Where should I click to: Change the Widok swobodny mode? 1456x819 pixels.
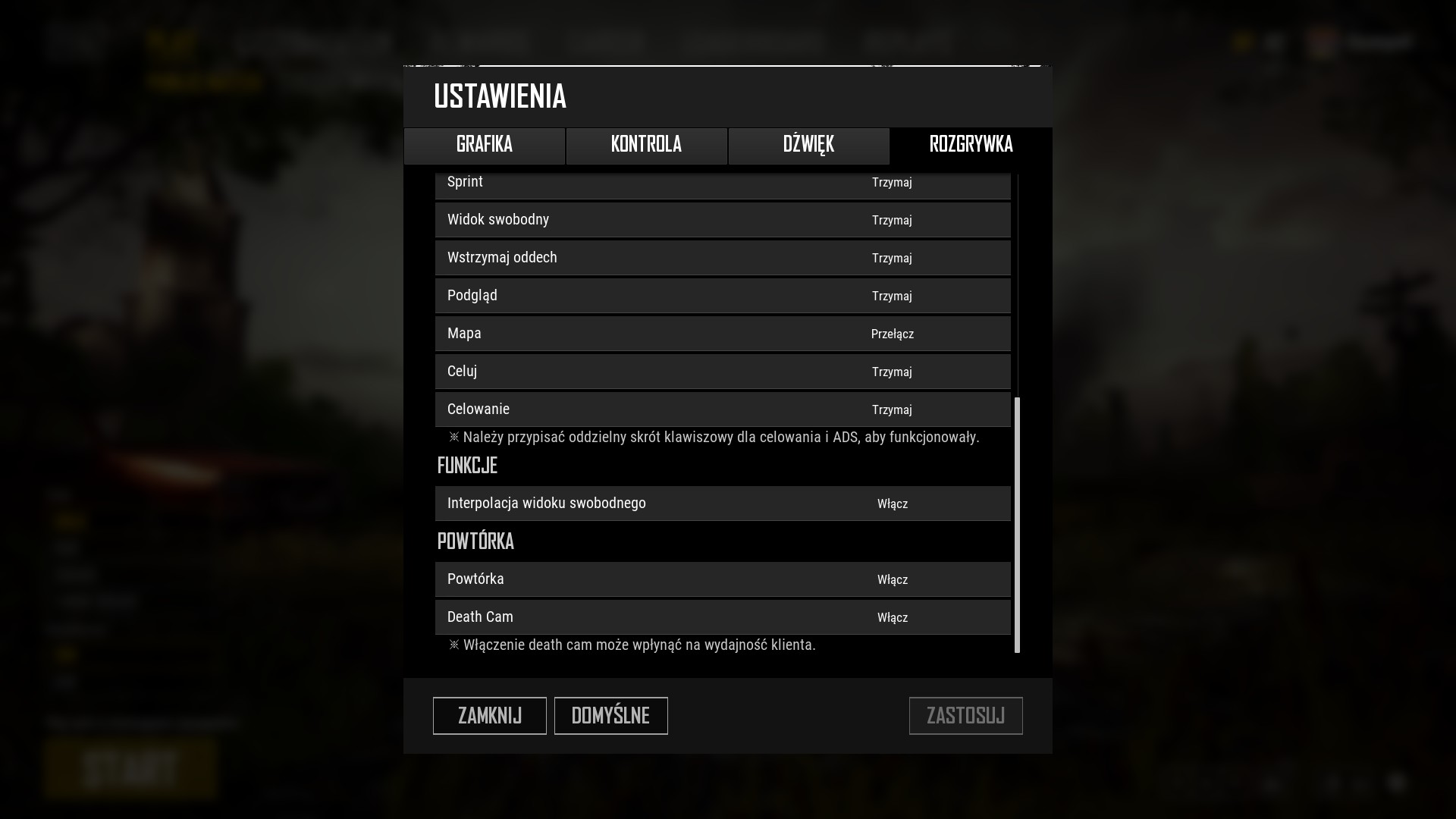[x=892, y=221]
